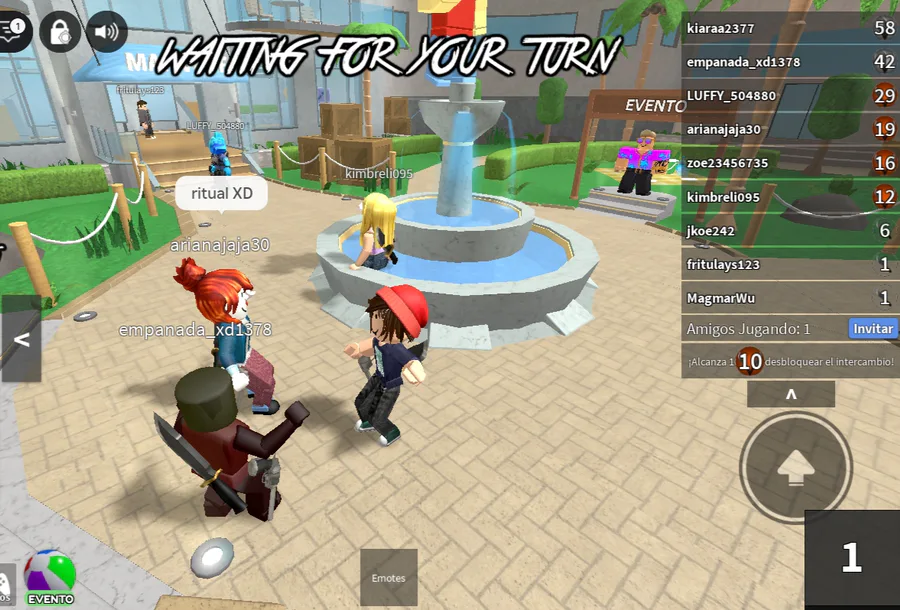Select inventory slot number 1
Viewport: 900px width, 610px height.
(851, 558)
